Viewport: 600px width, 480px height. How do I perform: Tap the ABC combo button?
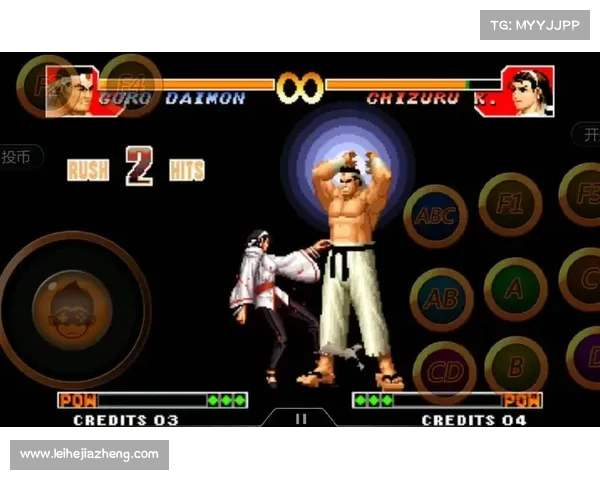click(435, 216)
